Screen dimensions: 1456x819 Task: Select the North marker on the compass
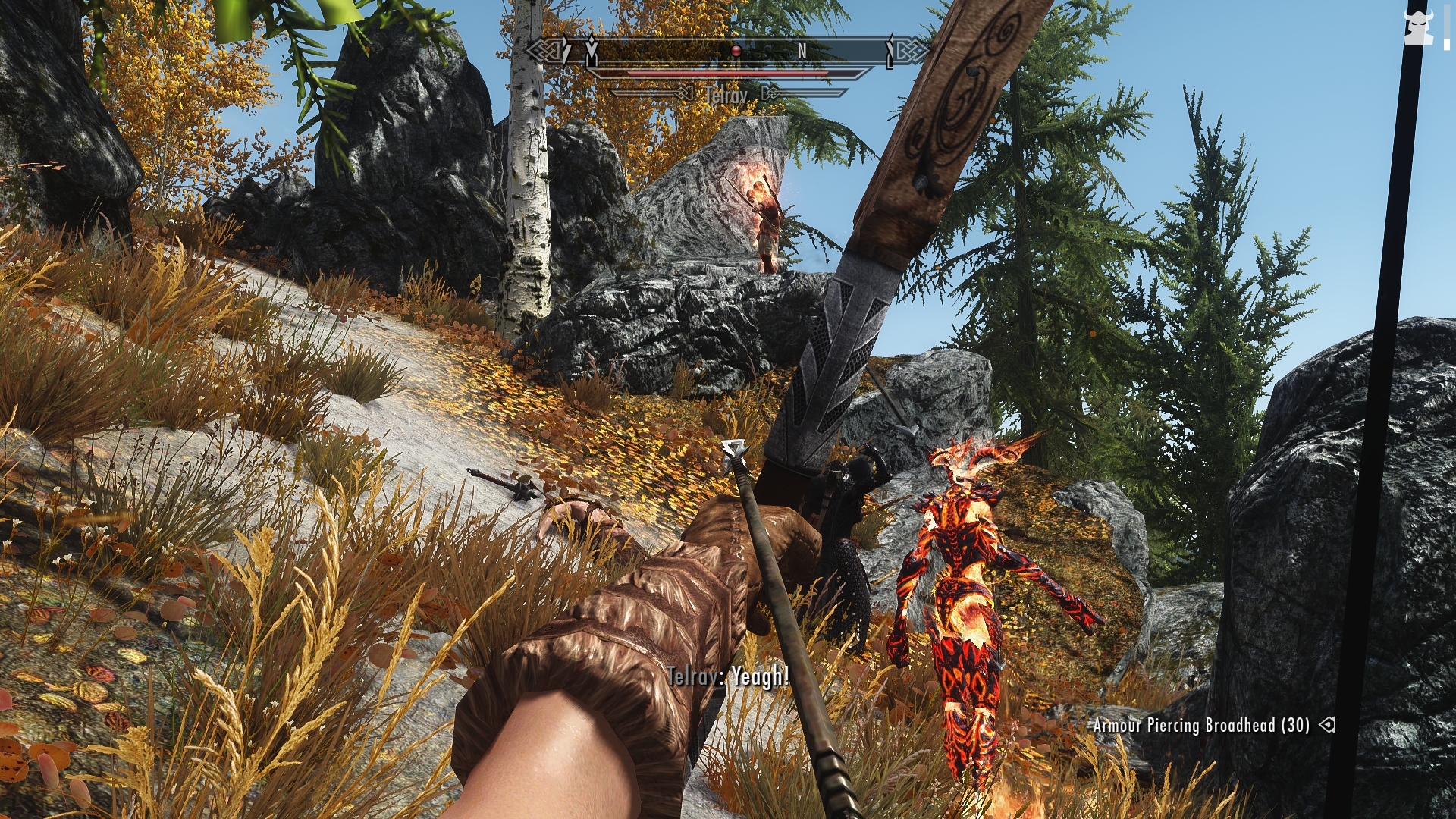click(x=802, y=51)
